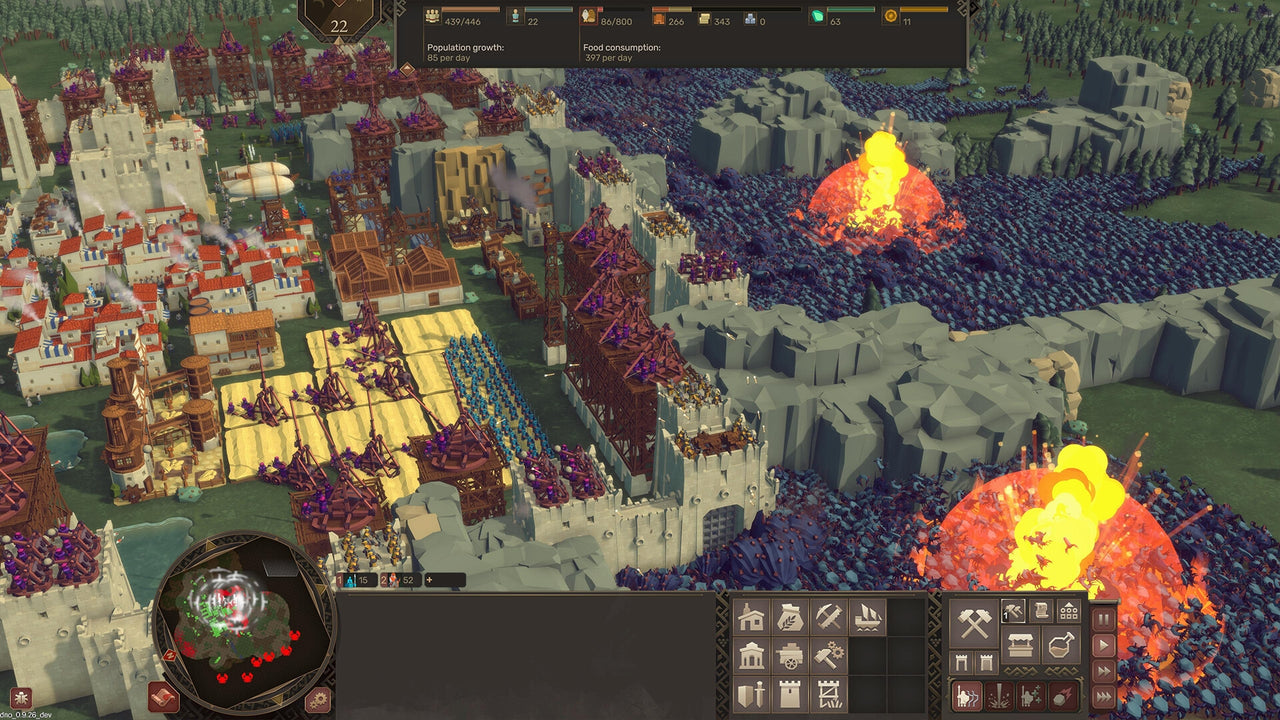Select the hammer and gears industry icon

(x=829, y=653)
